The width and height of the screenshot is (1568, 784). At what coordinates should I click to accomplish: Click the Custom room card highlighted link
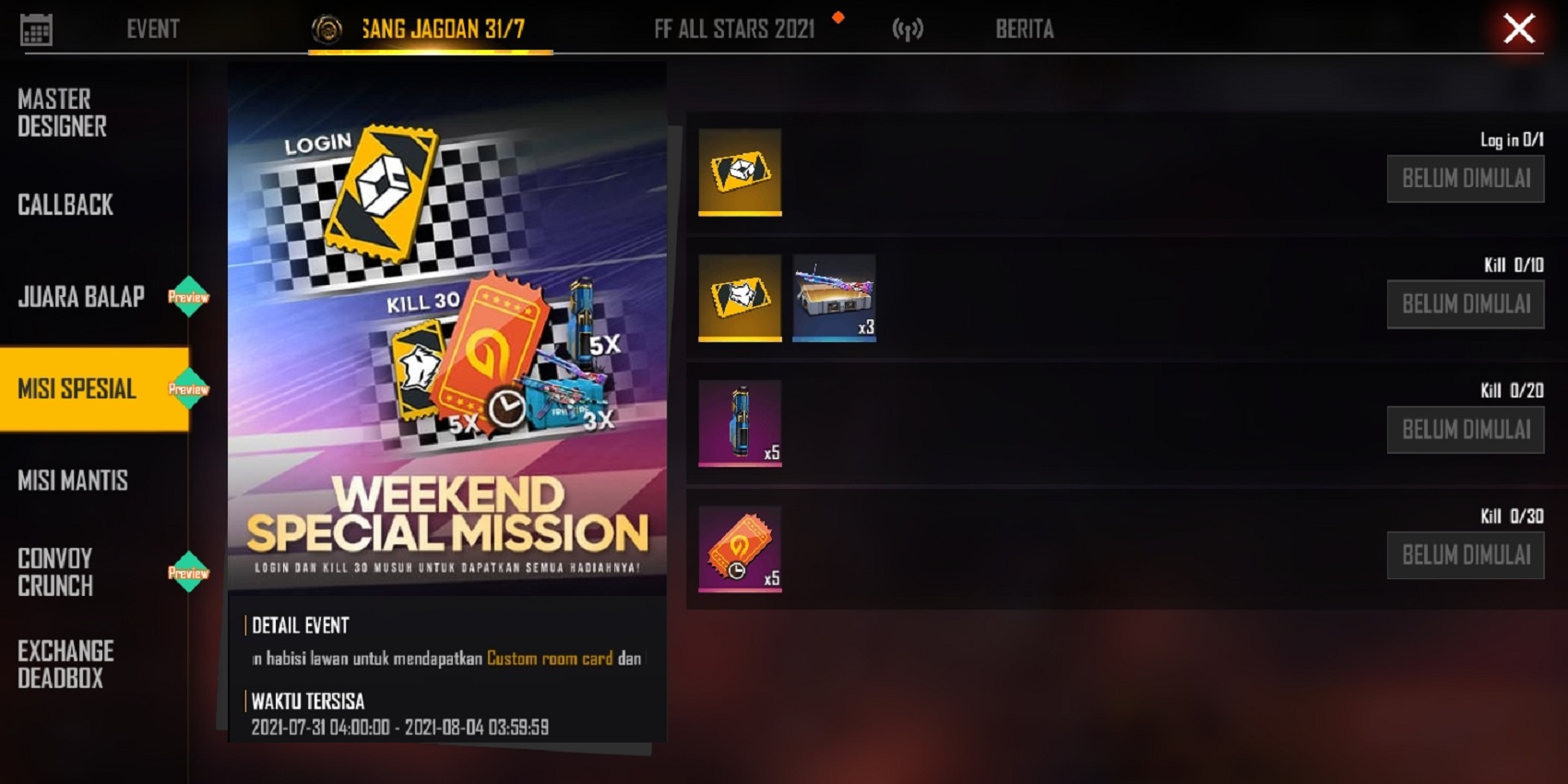click(x=550, y=658)
